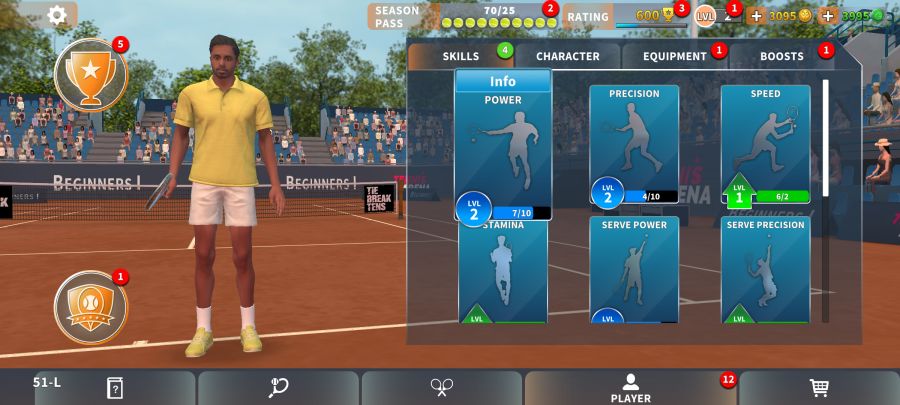
Task: Open the Boosts tab
Action: [781, 56]
